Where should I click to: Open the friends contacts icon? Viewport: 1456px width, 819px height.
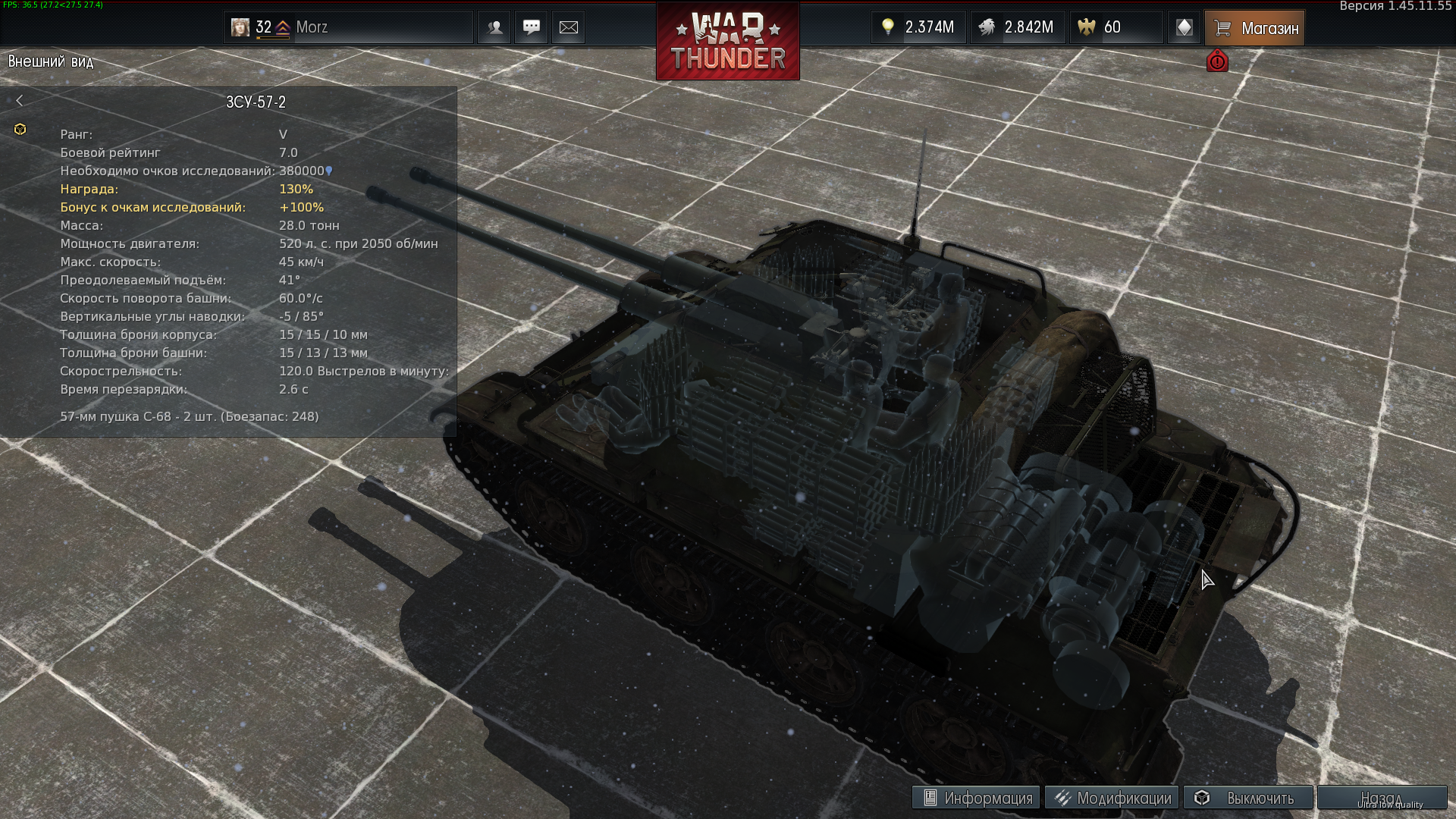(495, 27)
